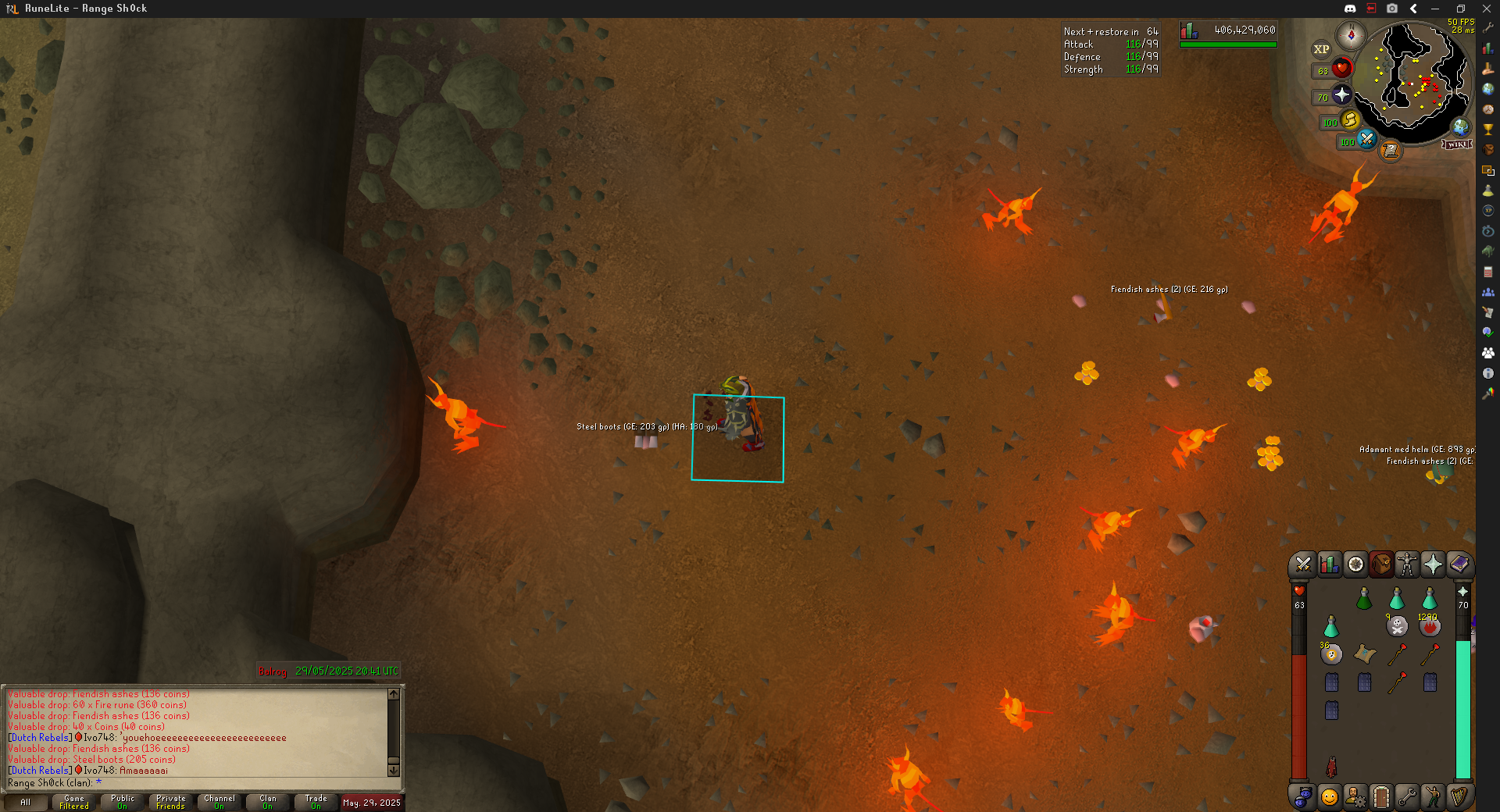
Task: Click the Wiki lookup banner
Action: (x=1457, y=144)
